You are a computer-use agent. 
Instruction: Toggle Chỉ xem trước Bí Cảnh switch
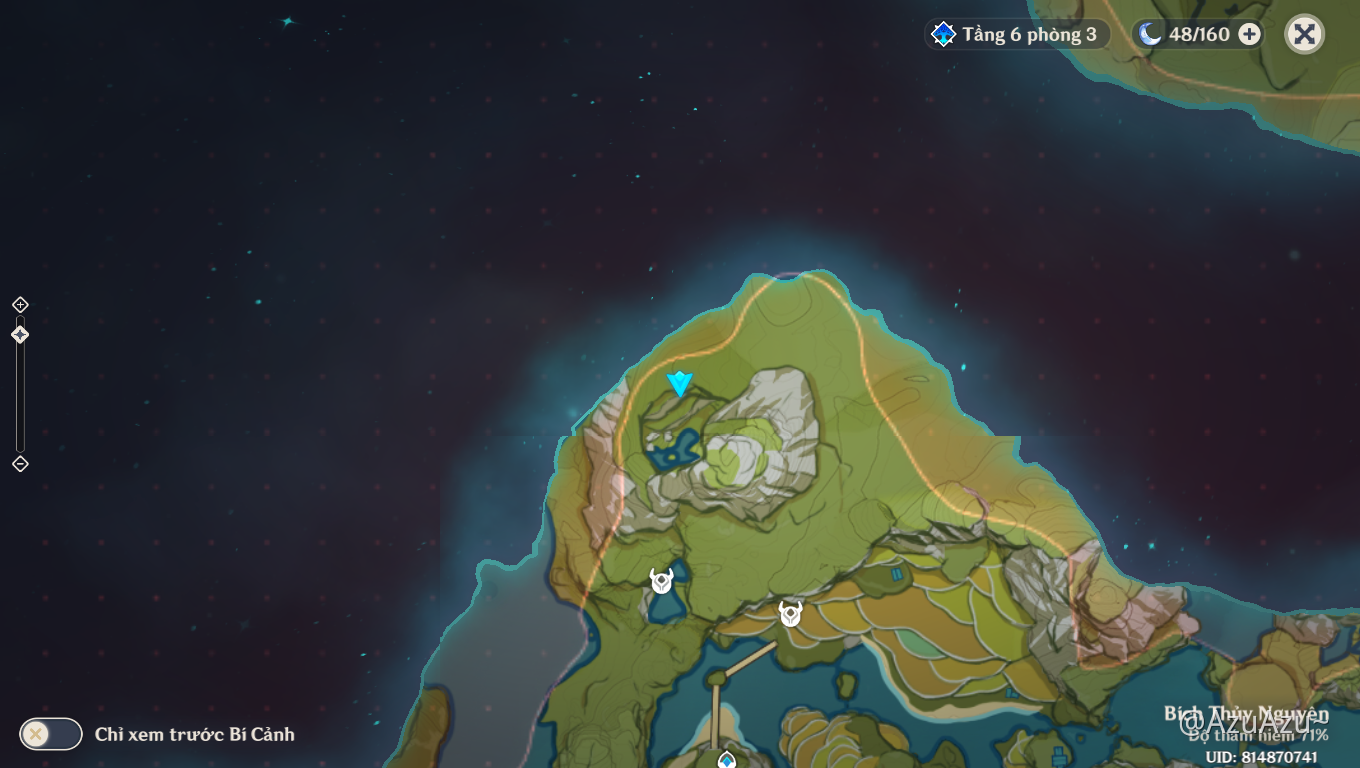pyautogui.click(x=50, y=734)
